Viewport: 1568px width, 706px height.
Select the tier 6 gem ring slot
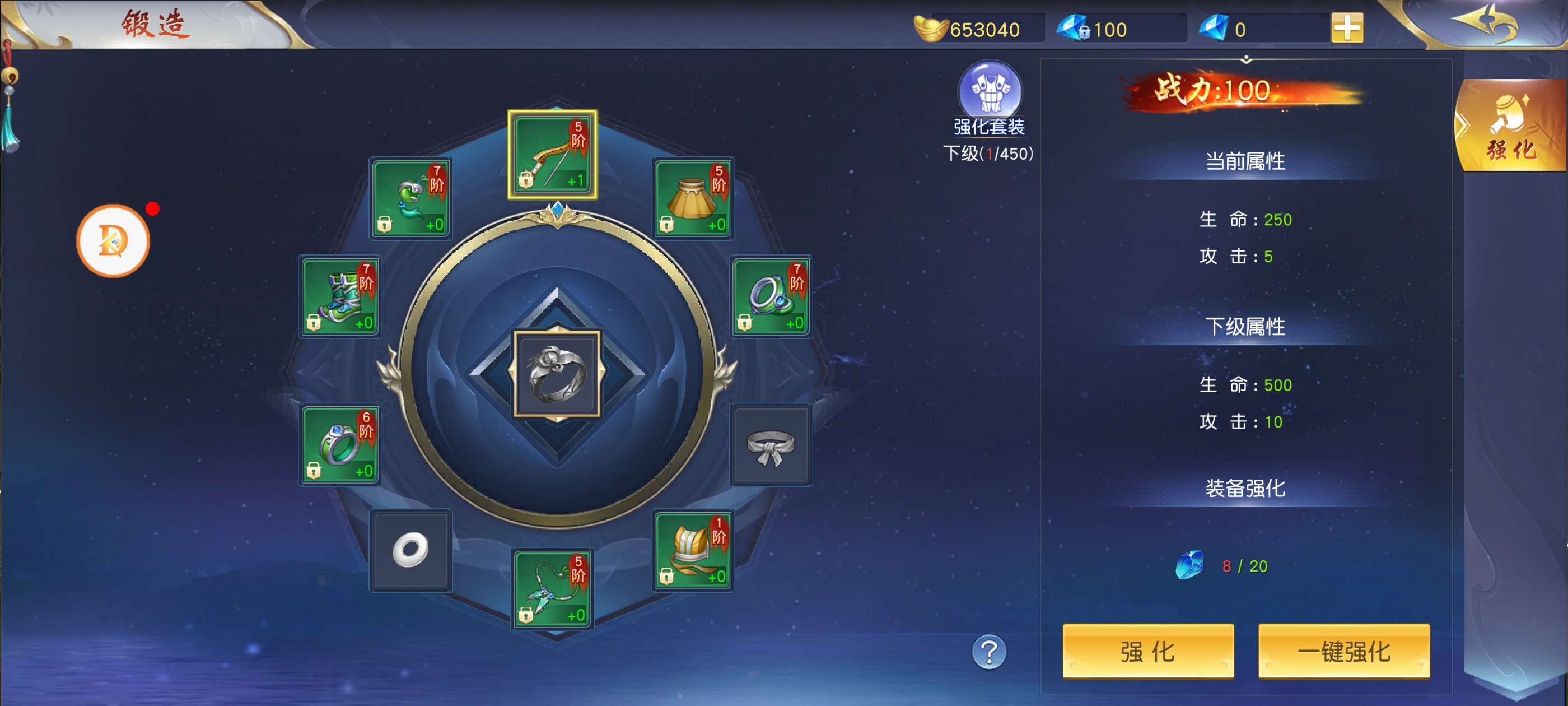point(340,444)
